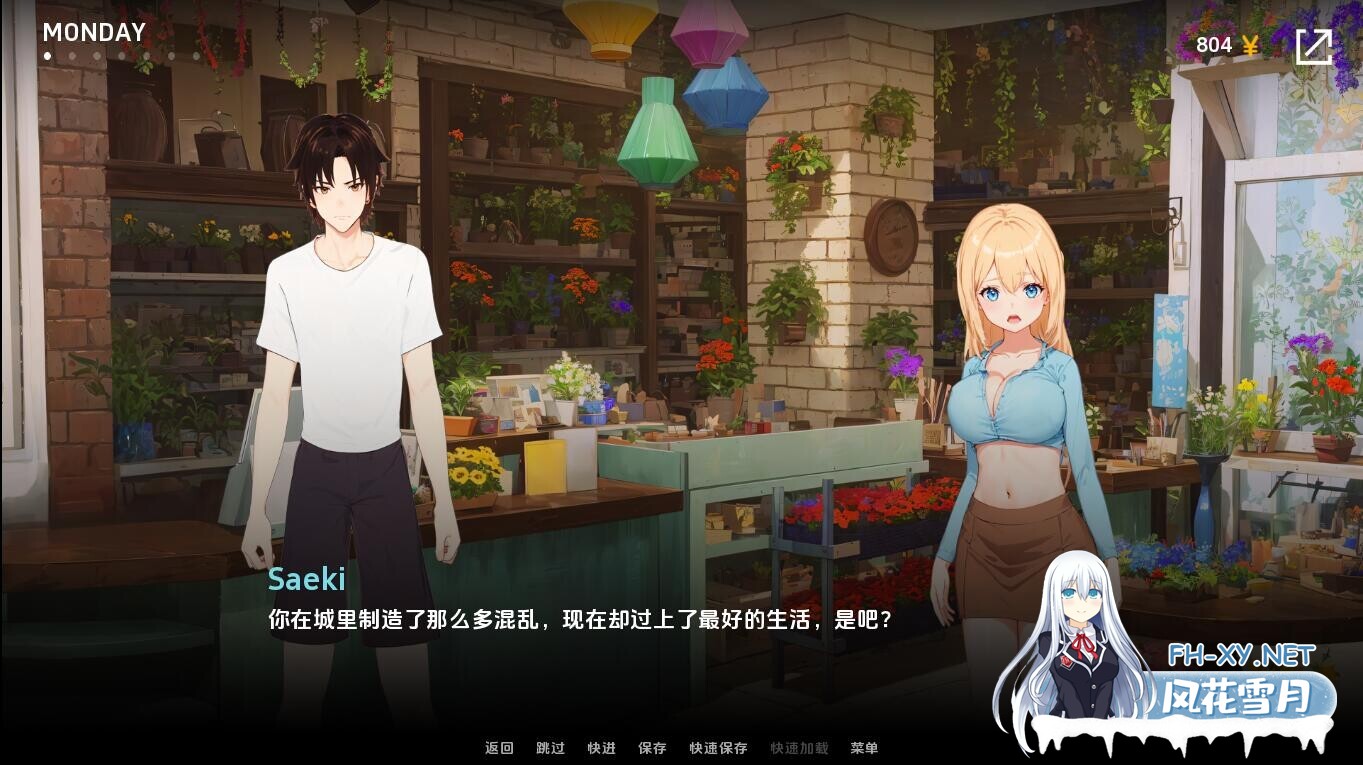Image resolution: width=1363 pixels, height=765 pixels.
Task: Select the skip (跳过) option in quick menu
Action: [x=550, y=748]
